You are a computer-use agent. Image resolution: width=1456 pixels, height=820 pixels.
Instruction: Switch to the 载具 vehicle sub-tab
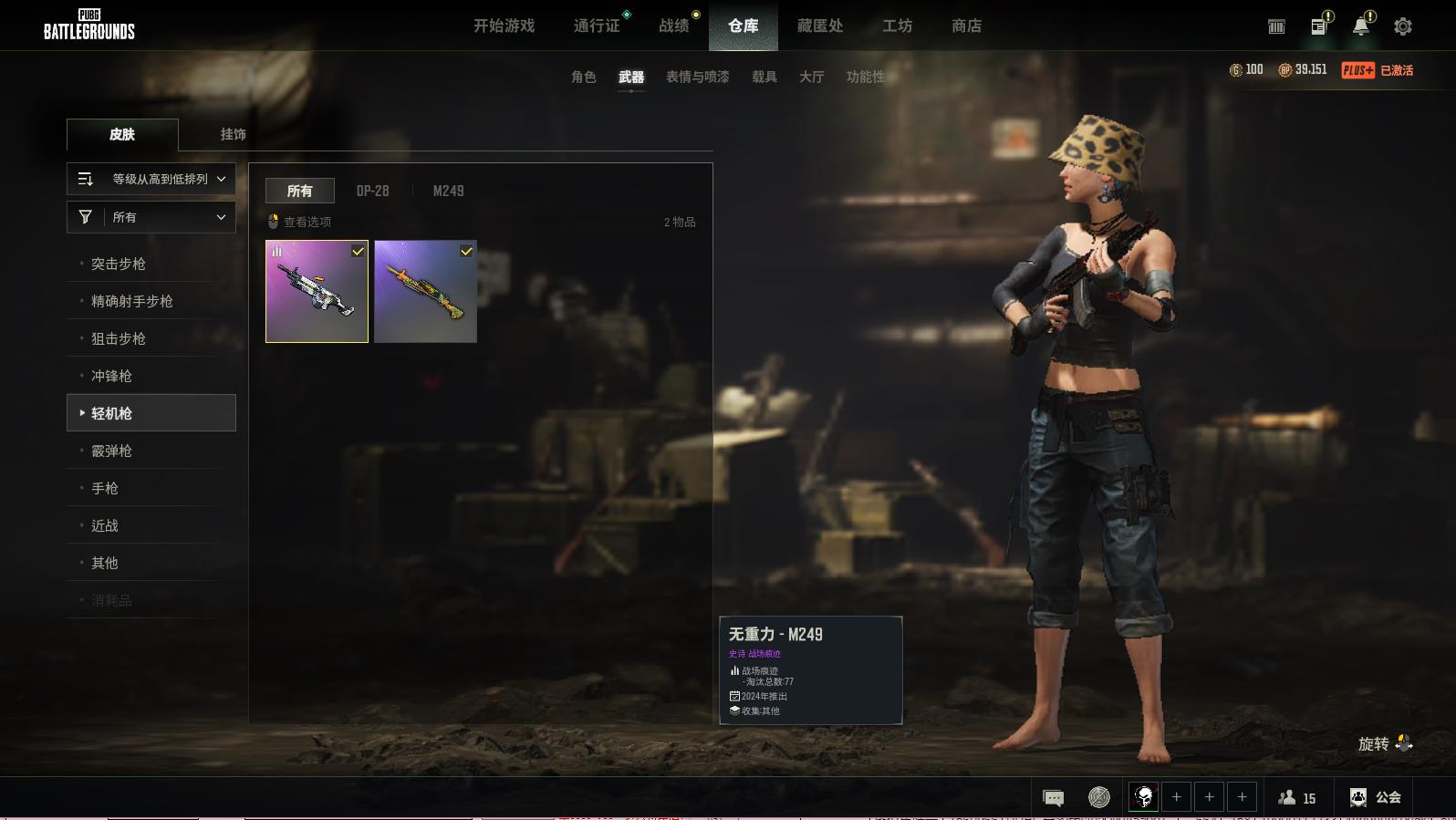pyautogui.click(x=764, y=77)
